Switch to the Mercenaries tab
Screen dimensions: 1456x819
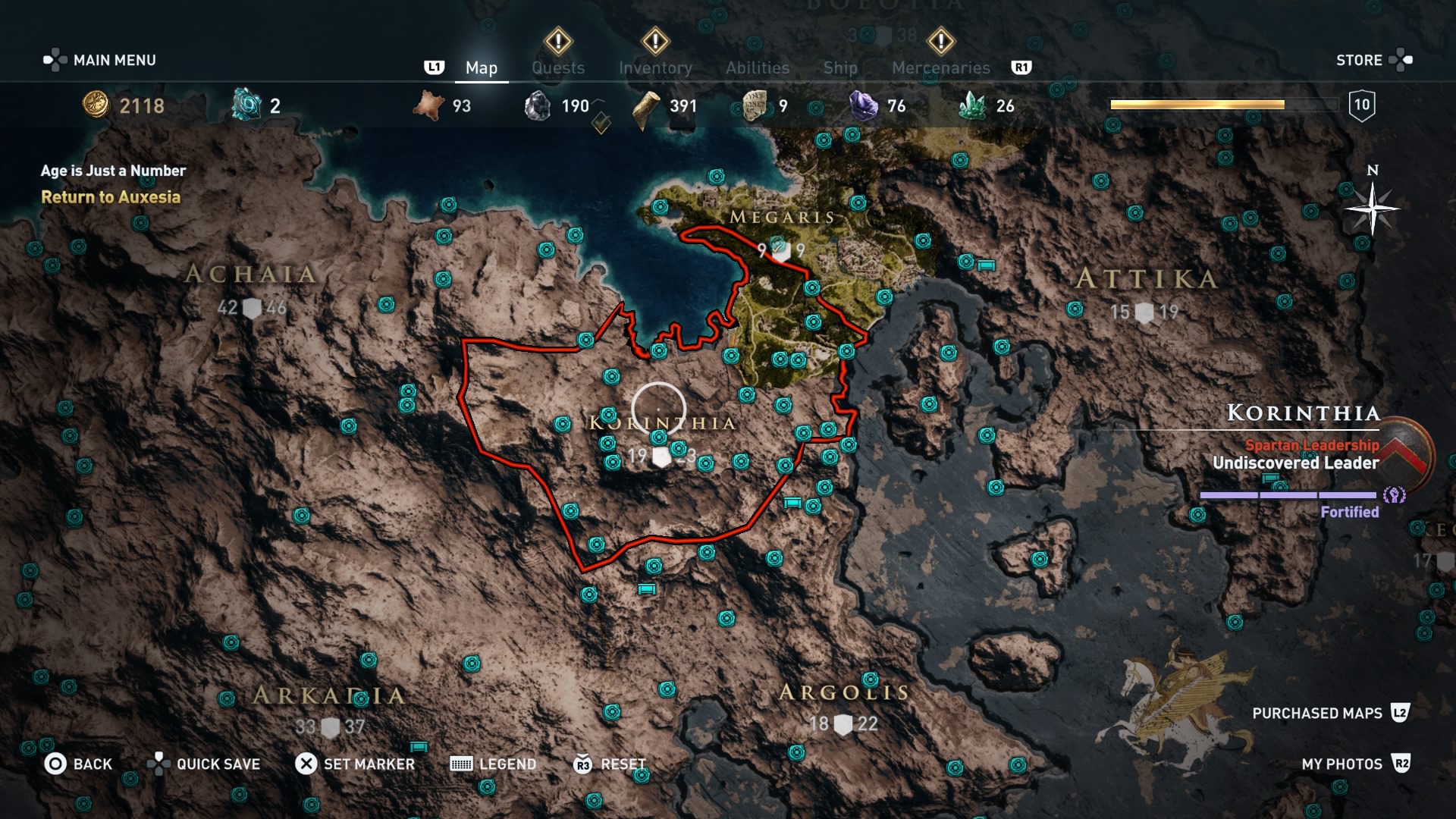point(940,67)
